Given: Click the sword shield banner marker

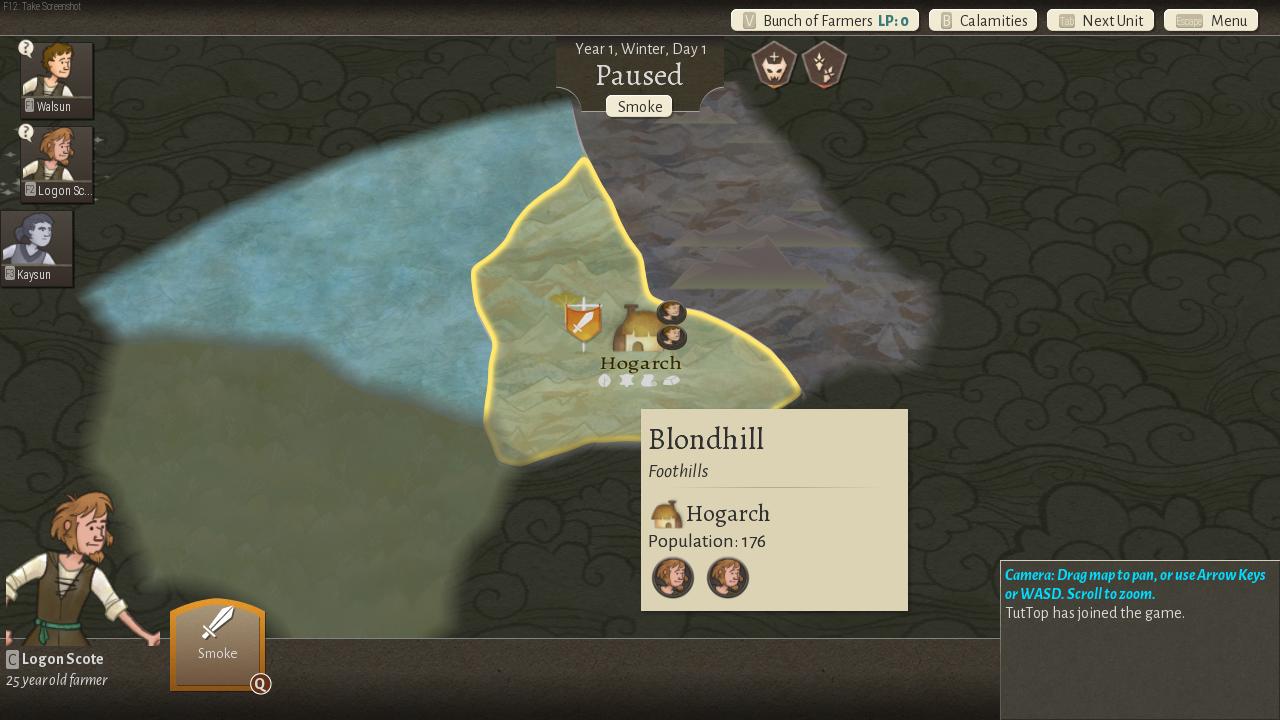Looking at the screenshot, I should coord(583,322).
